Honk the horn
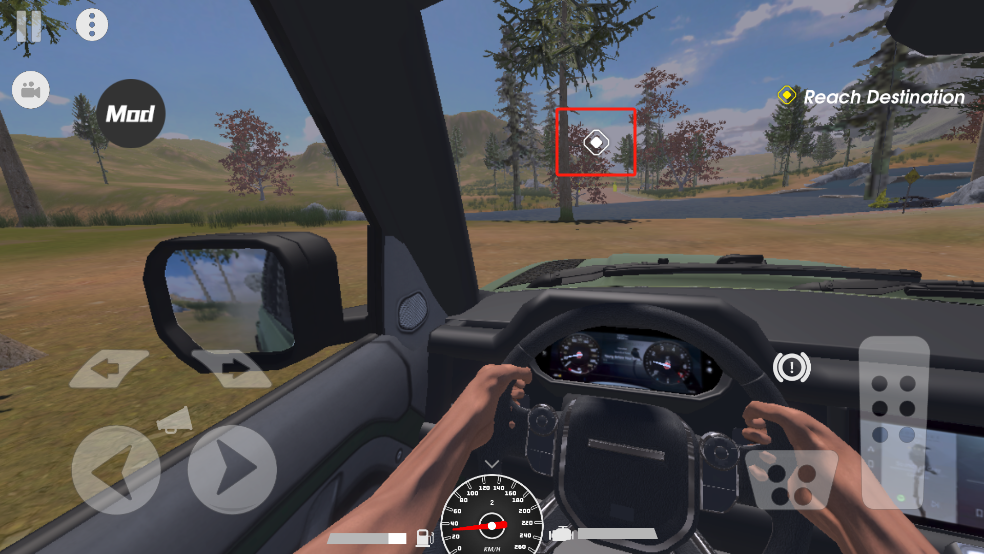Screen dimensions: 984x554 click(172, 421)
